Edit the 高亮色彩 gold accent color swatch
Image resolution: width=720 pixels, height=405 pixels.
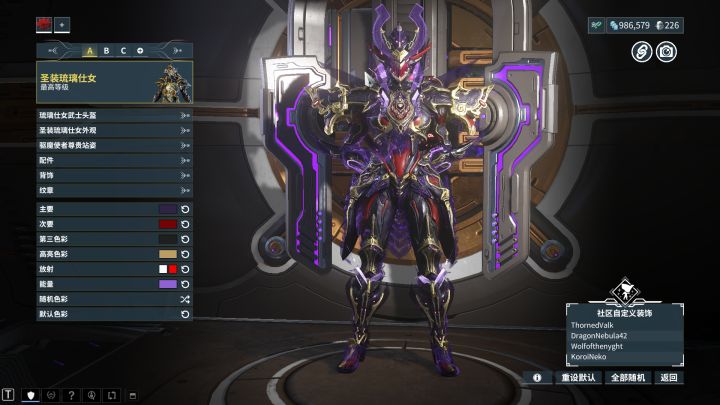pos(168,254)
